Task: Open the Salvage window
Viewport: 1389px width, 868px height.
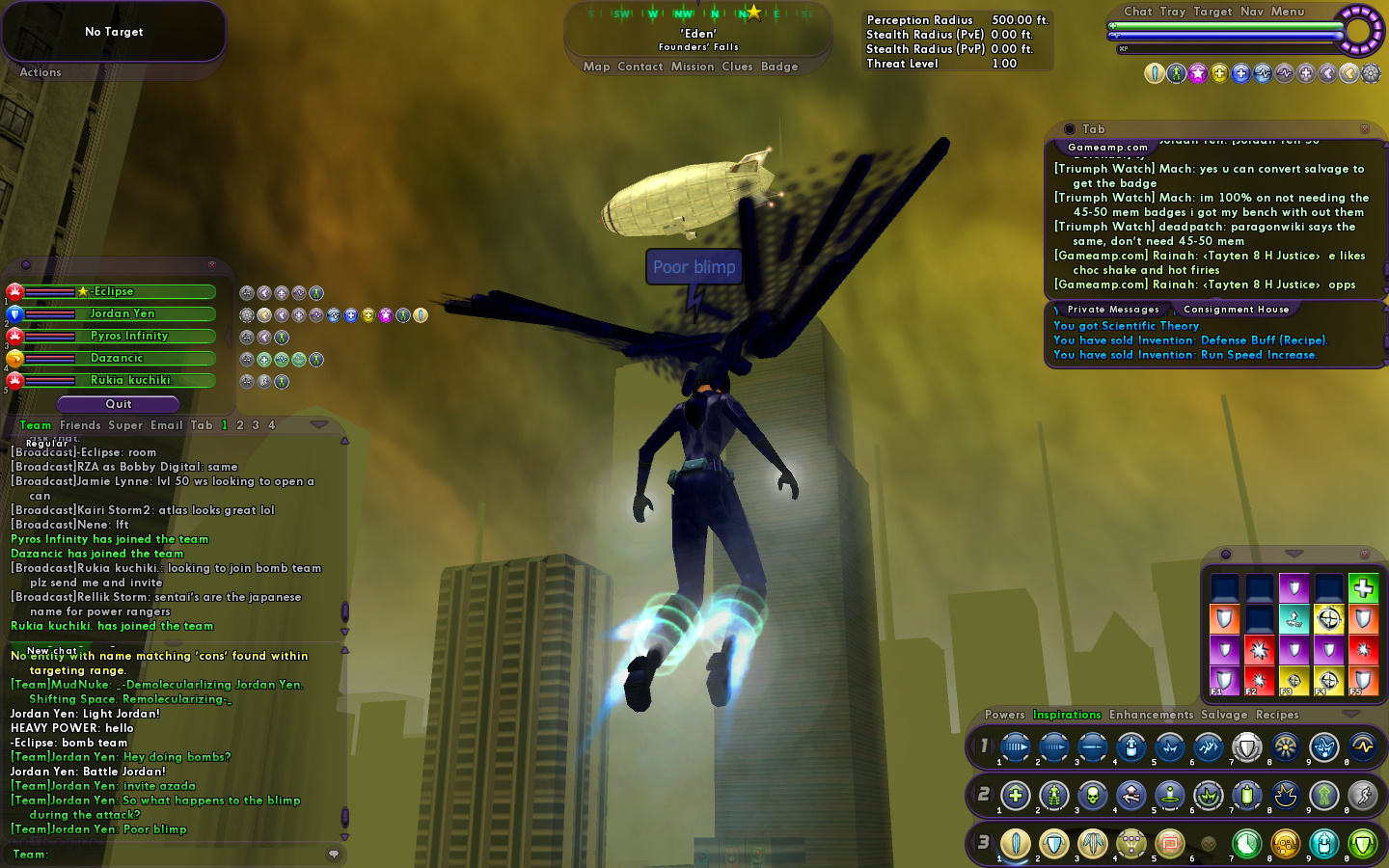Action: click(1224, 715)
